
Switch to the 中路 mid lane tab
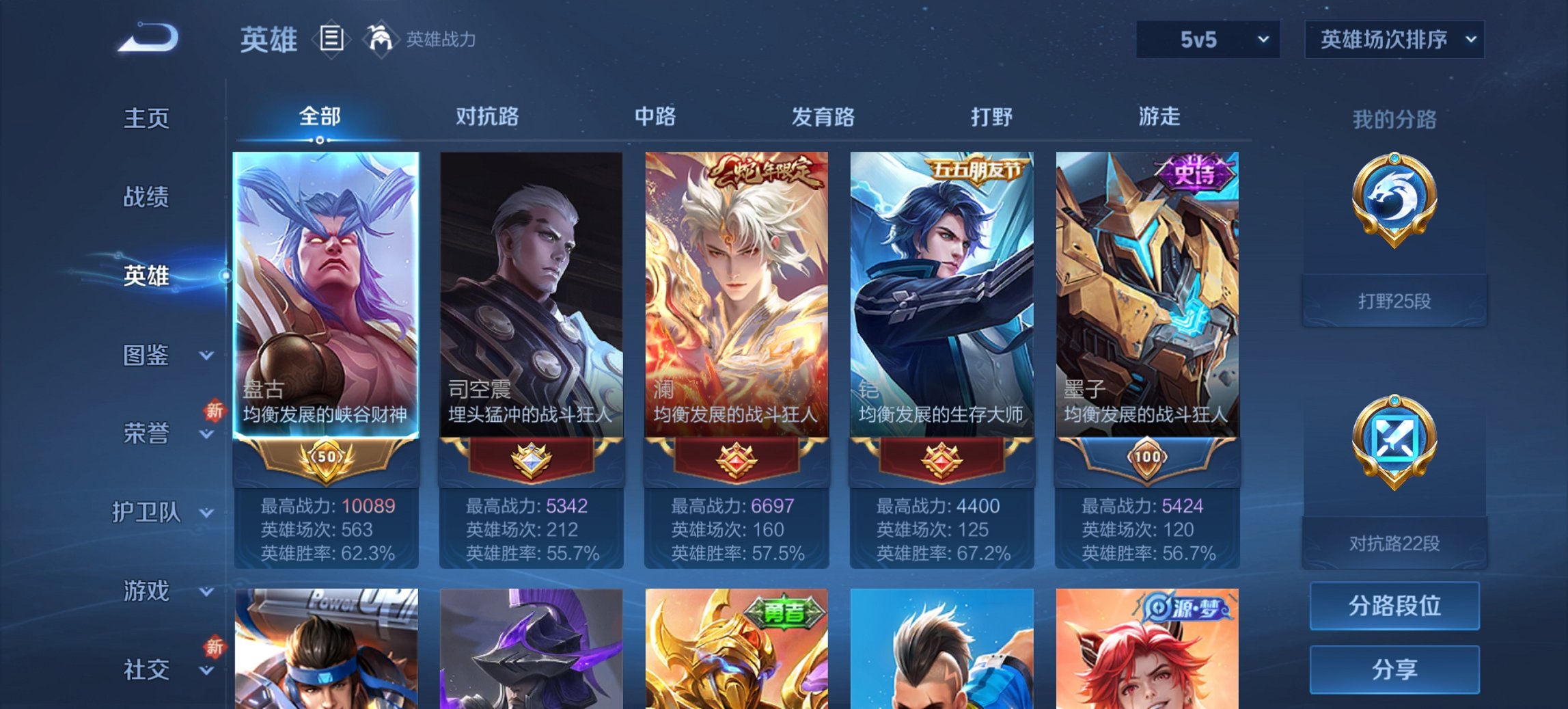pos(654,117)
